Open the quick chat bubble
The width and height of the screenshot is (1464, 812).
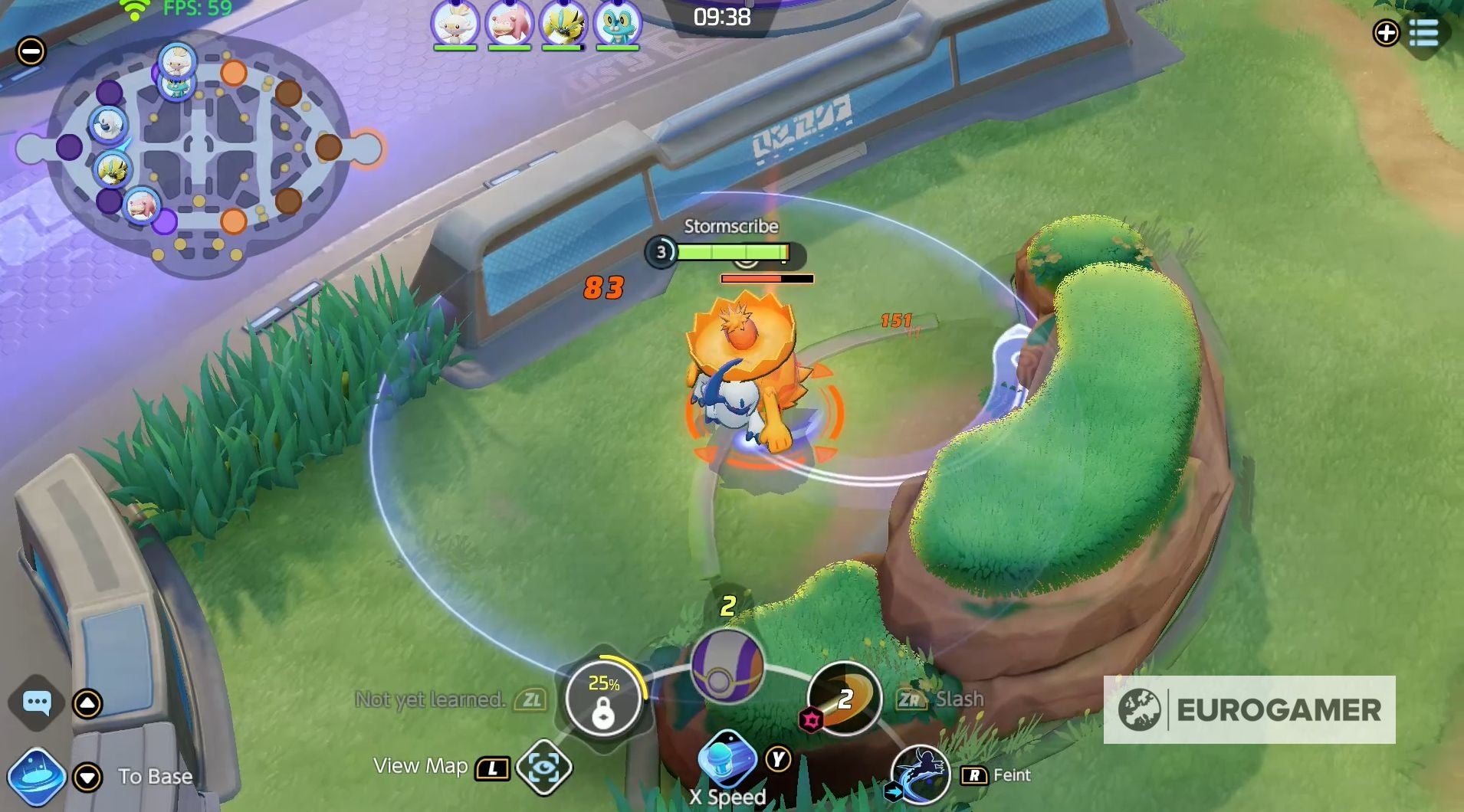tap(37, 702)
